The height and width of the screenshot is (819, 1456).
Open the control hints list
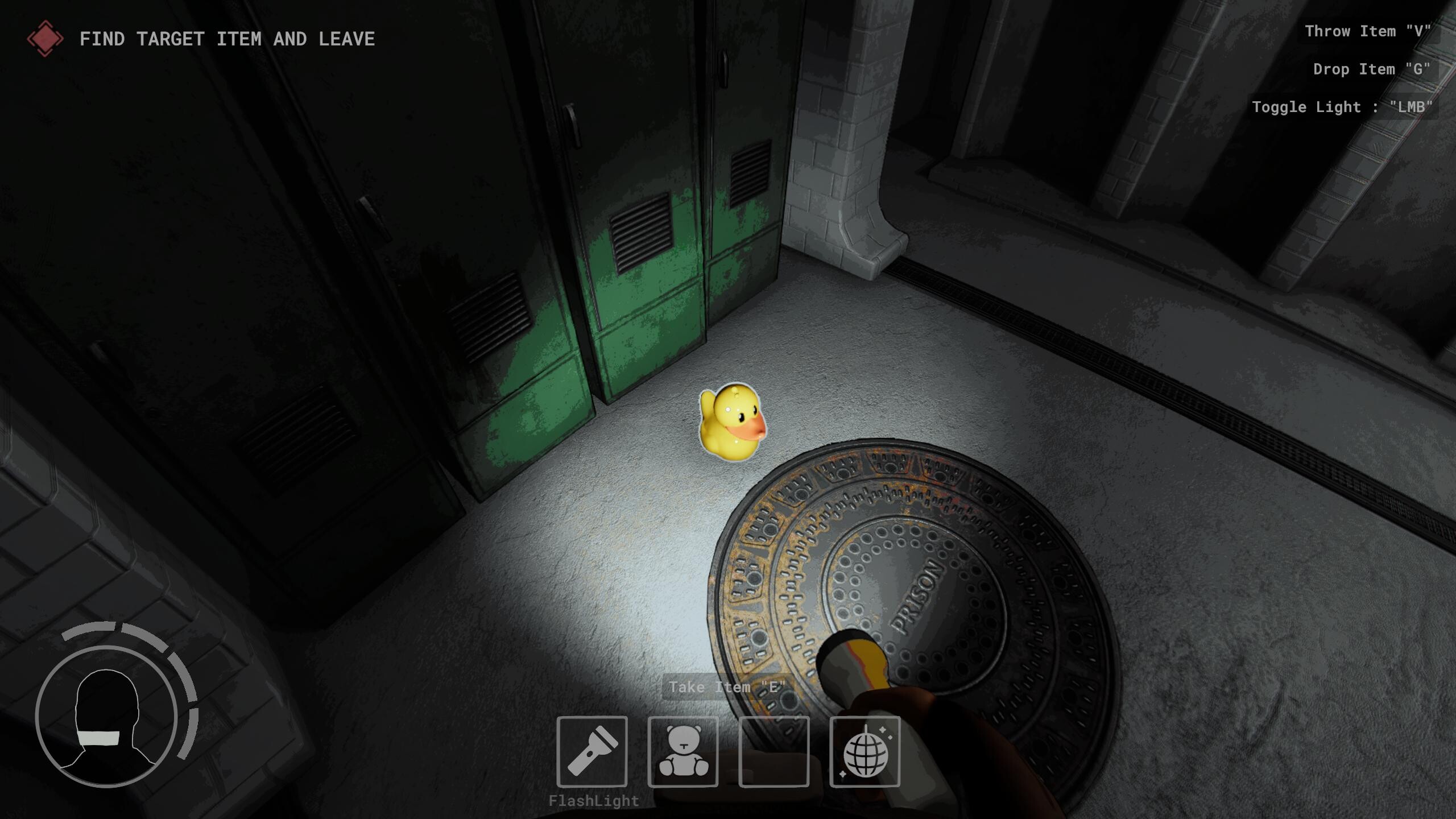pos(1365,68)
